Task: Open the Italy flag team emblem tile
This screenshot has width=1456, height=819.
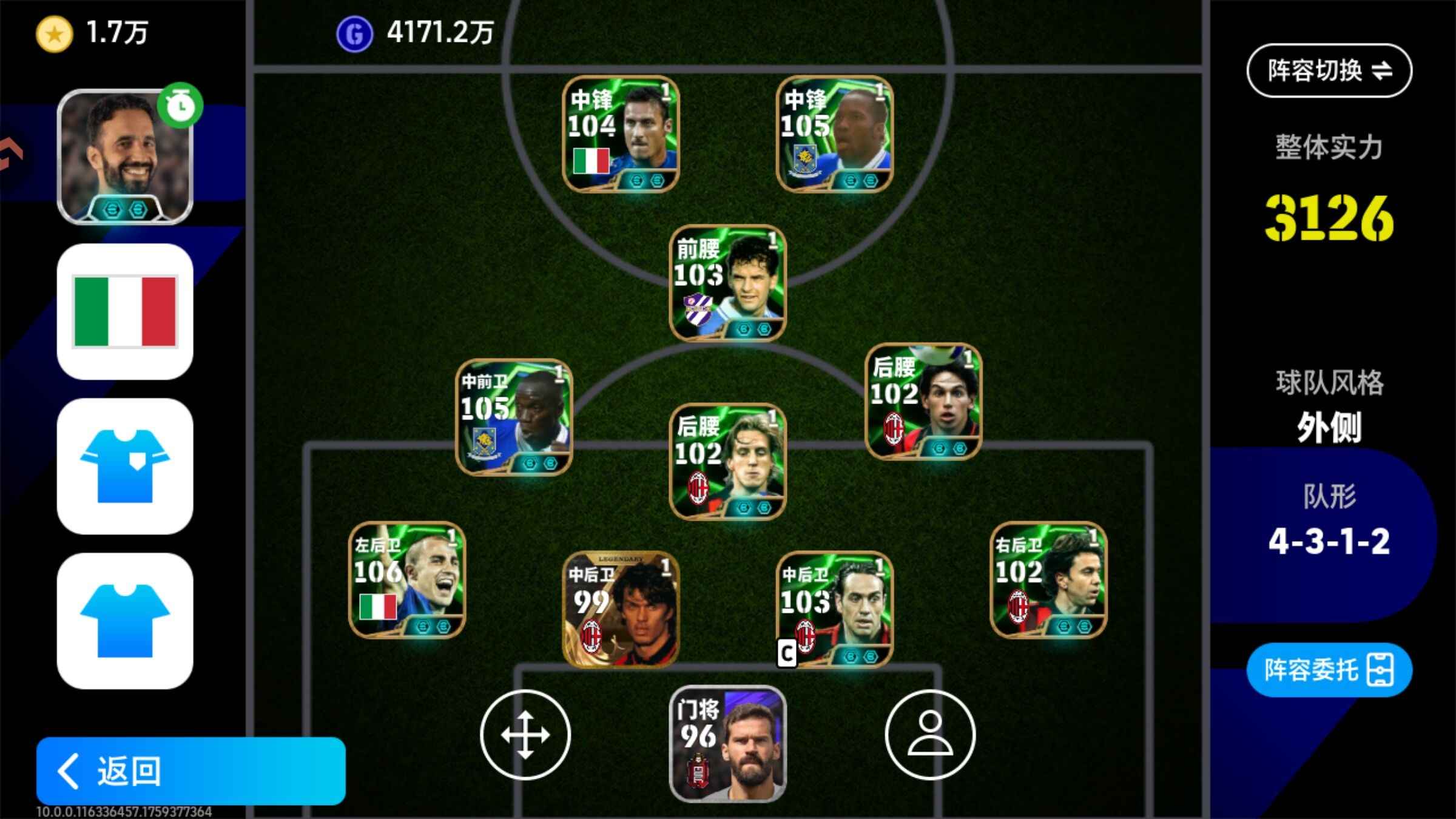Action: click(x=125, y=312)
